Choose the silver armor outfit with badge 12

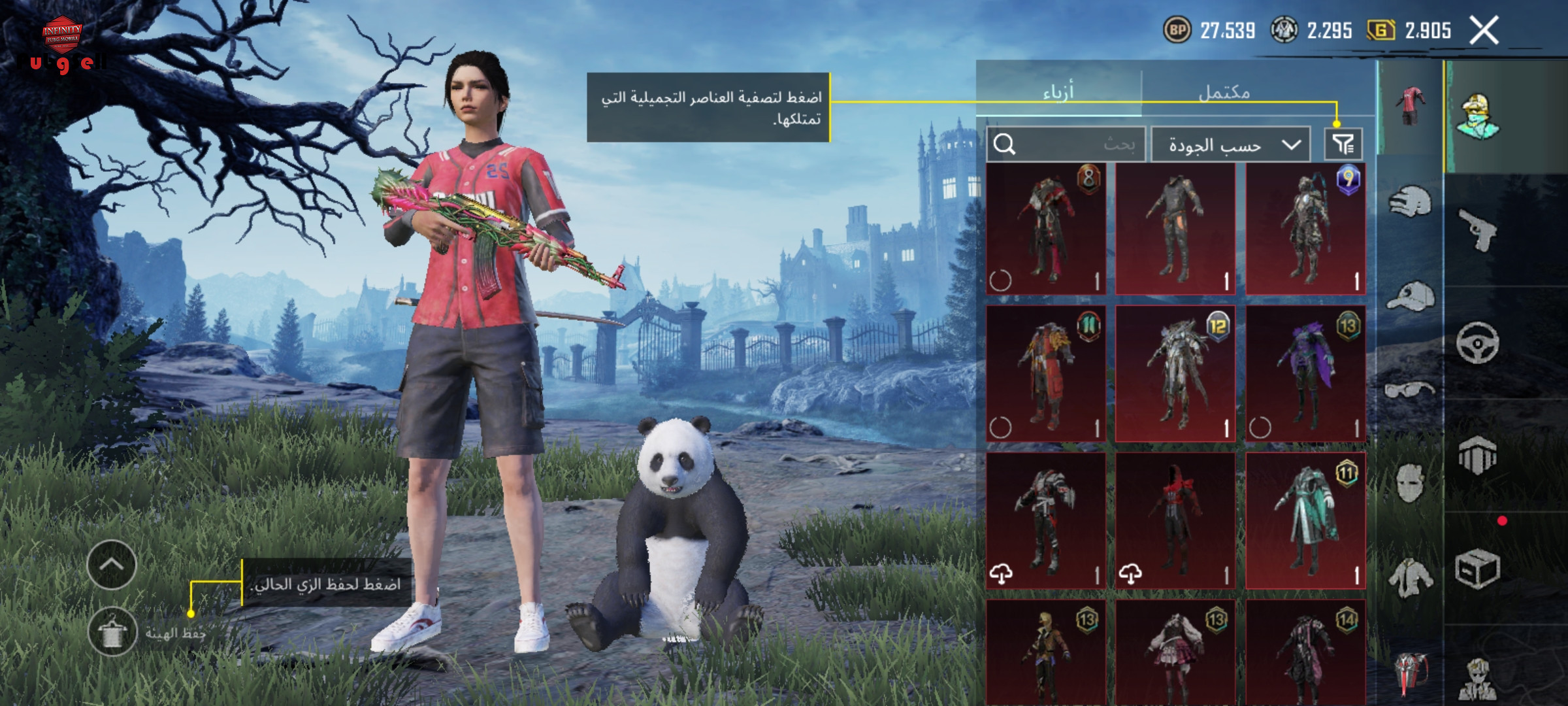tap(1175, 374)
